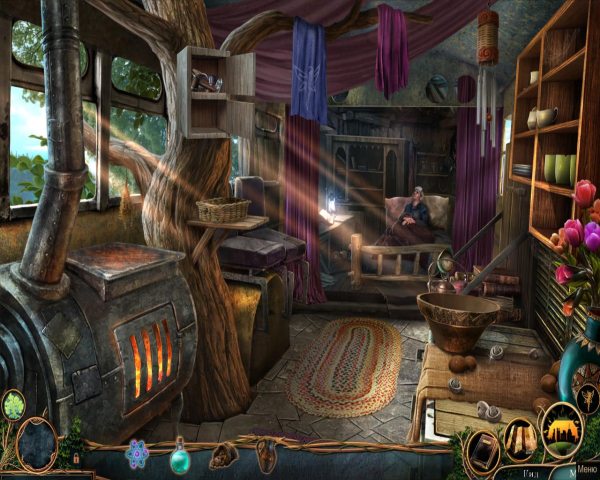Open the oval mirror frame
Screen dimensions: 600x480
[x=37, y=443]
